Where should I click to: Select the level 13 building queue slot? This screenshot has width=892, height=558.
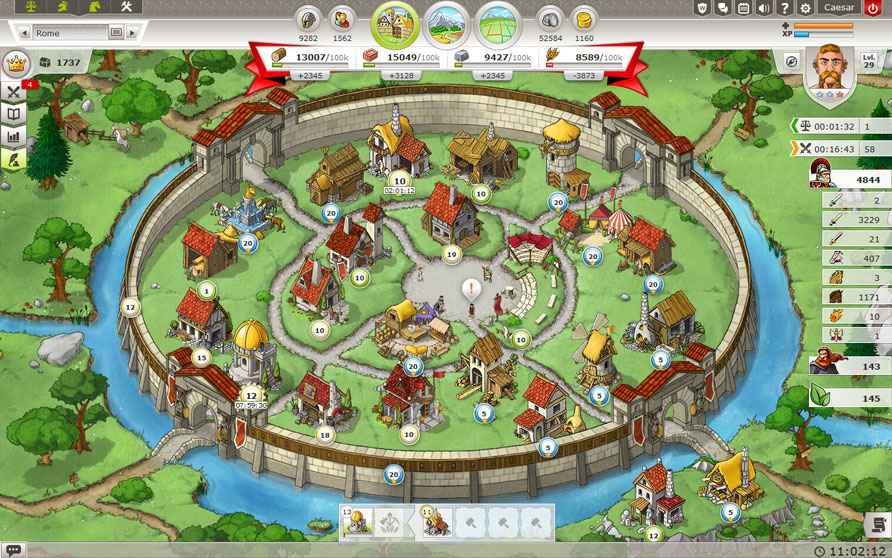point(359,520)
